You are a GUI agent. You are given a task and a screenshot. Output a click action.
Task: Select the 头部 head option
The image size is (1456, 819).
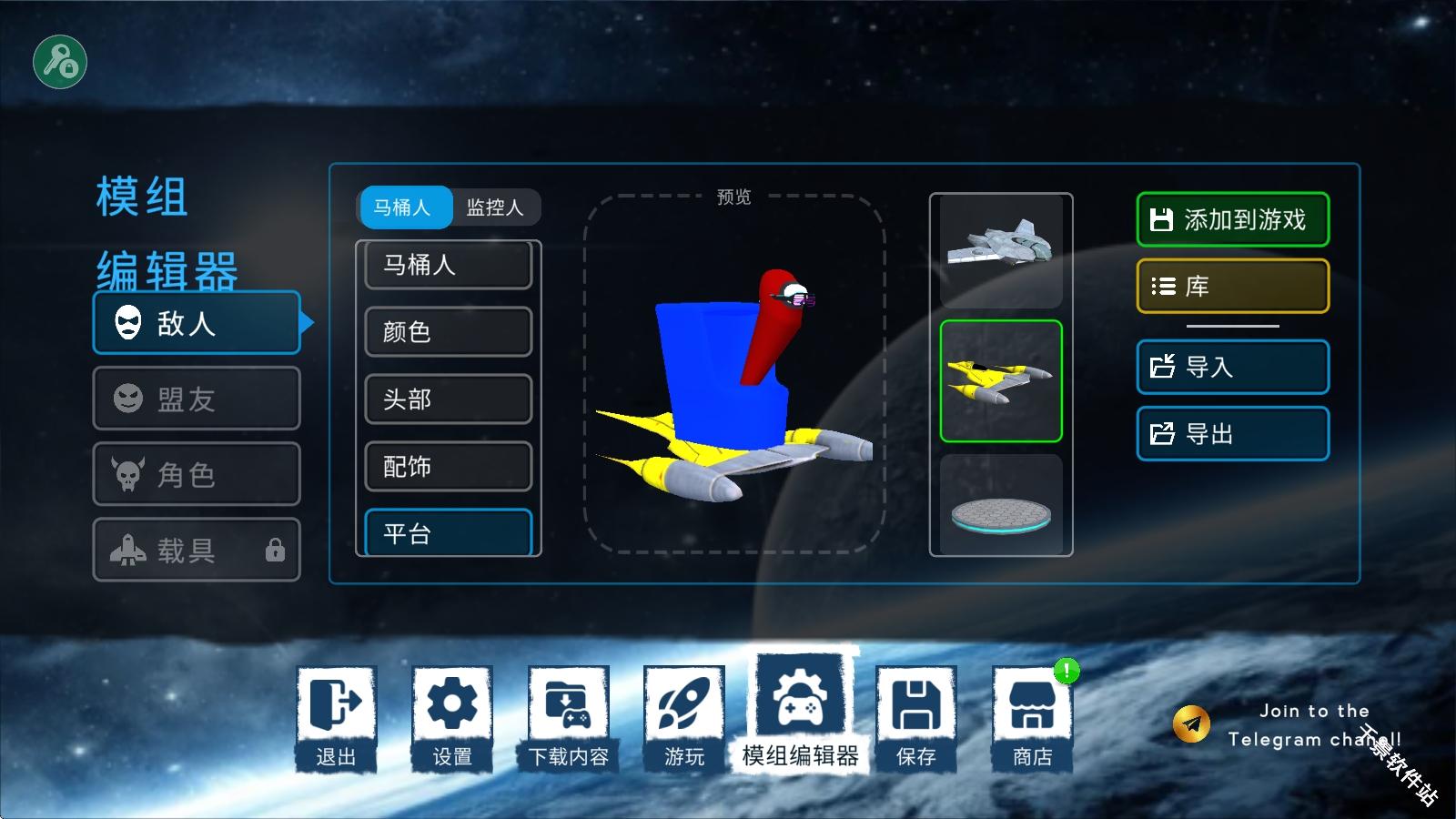(x=448, y=399)
